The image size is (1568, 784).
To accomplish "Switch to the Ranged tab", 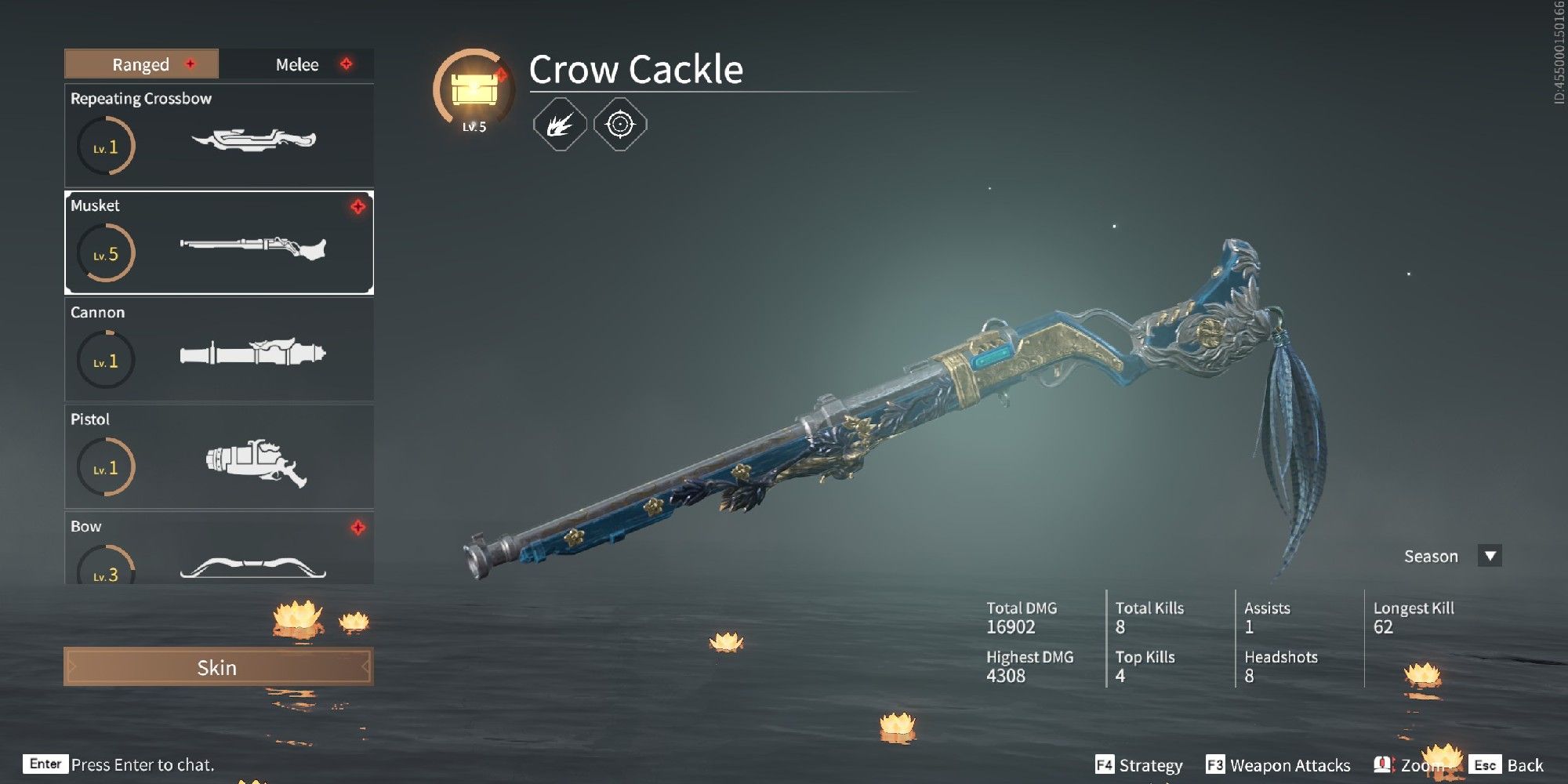I will (140, 64).
